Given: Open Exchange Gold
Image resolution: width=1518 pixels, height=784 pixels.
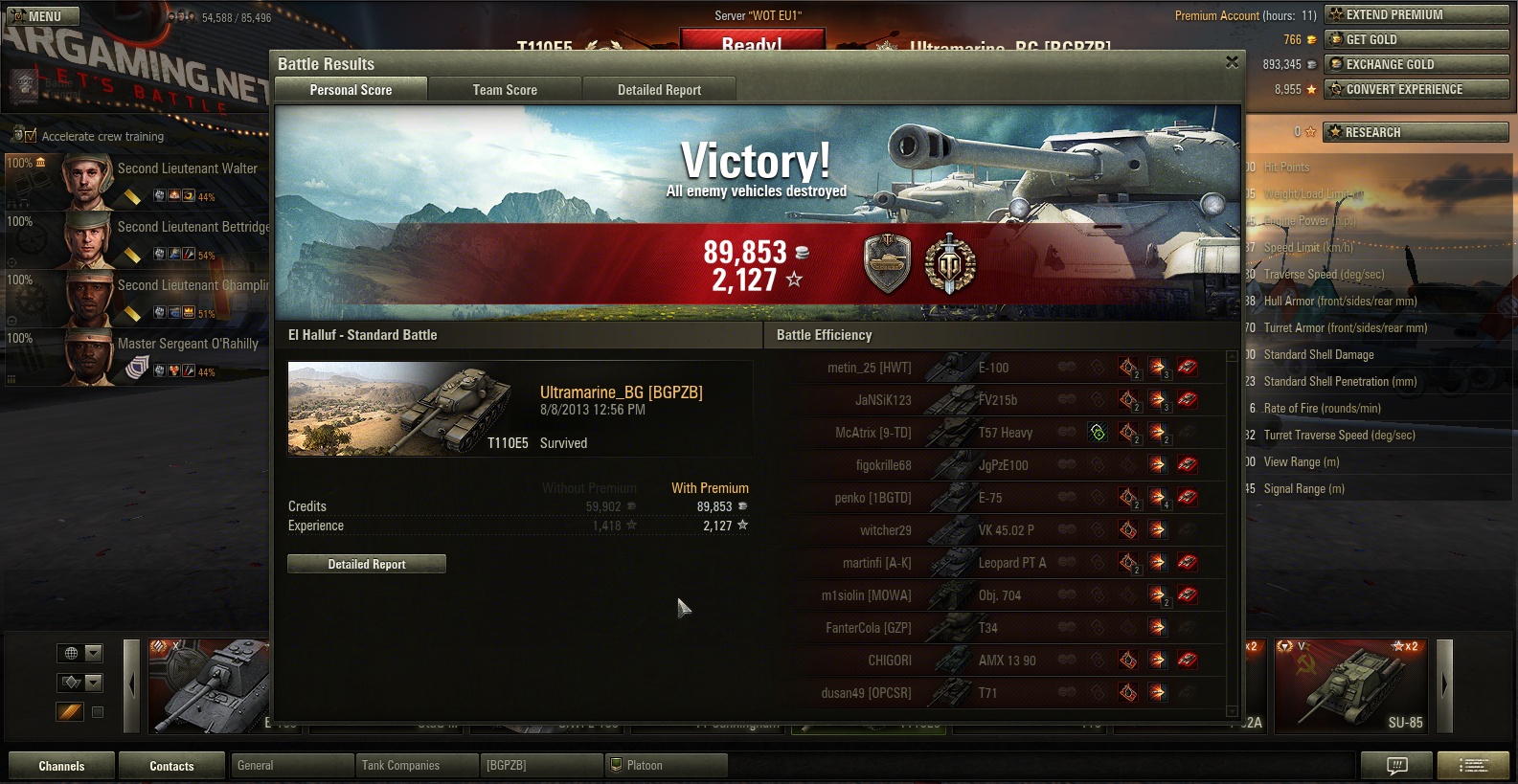Looking at the screenshot, I should click(1416, 64).
